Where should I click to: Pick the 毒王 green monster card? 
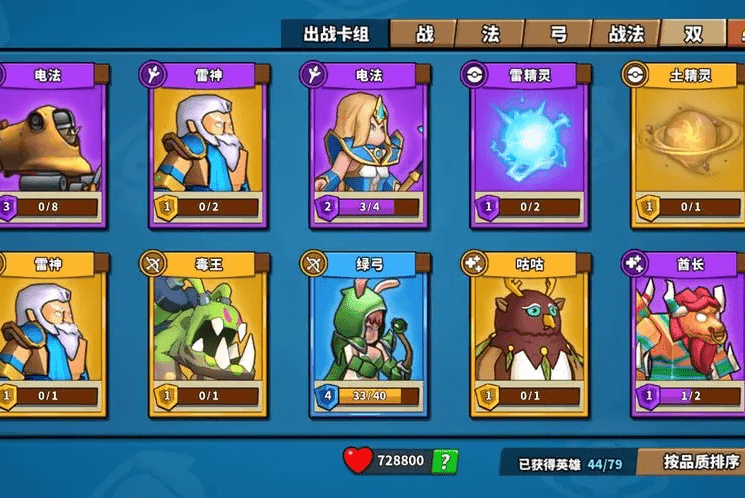pyautogui.click(x=208, y=333)
